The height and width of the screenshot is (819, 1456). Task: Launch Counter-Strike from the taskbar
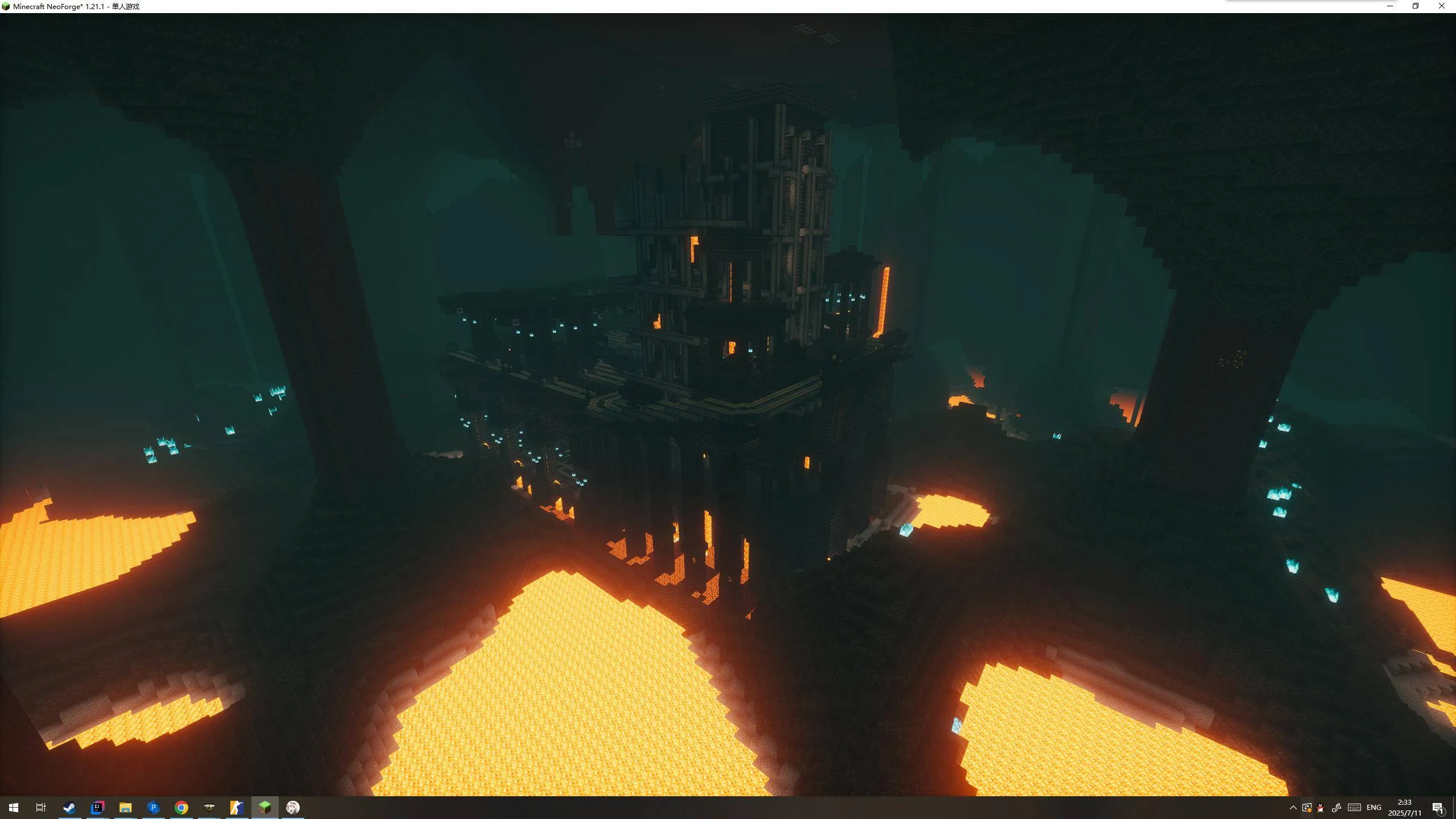pyautogui.click(x=238, y=807)
